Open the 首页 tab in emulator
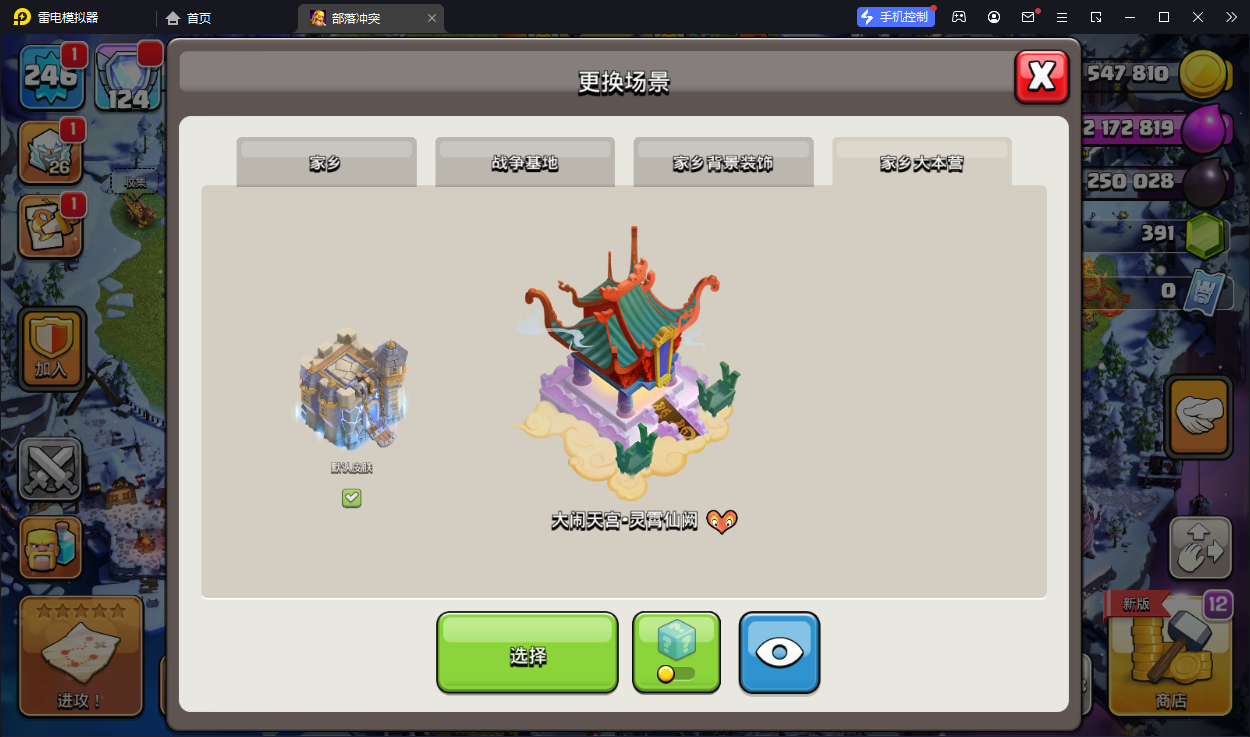1250x737 pixels. point(190,18)
